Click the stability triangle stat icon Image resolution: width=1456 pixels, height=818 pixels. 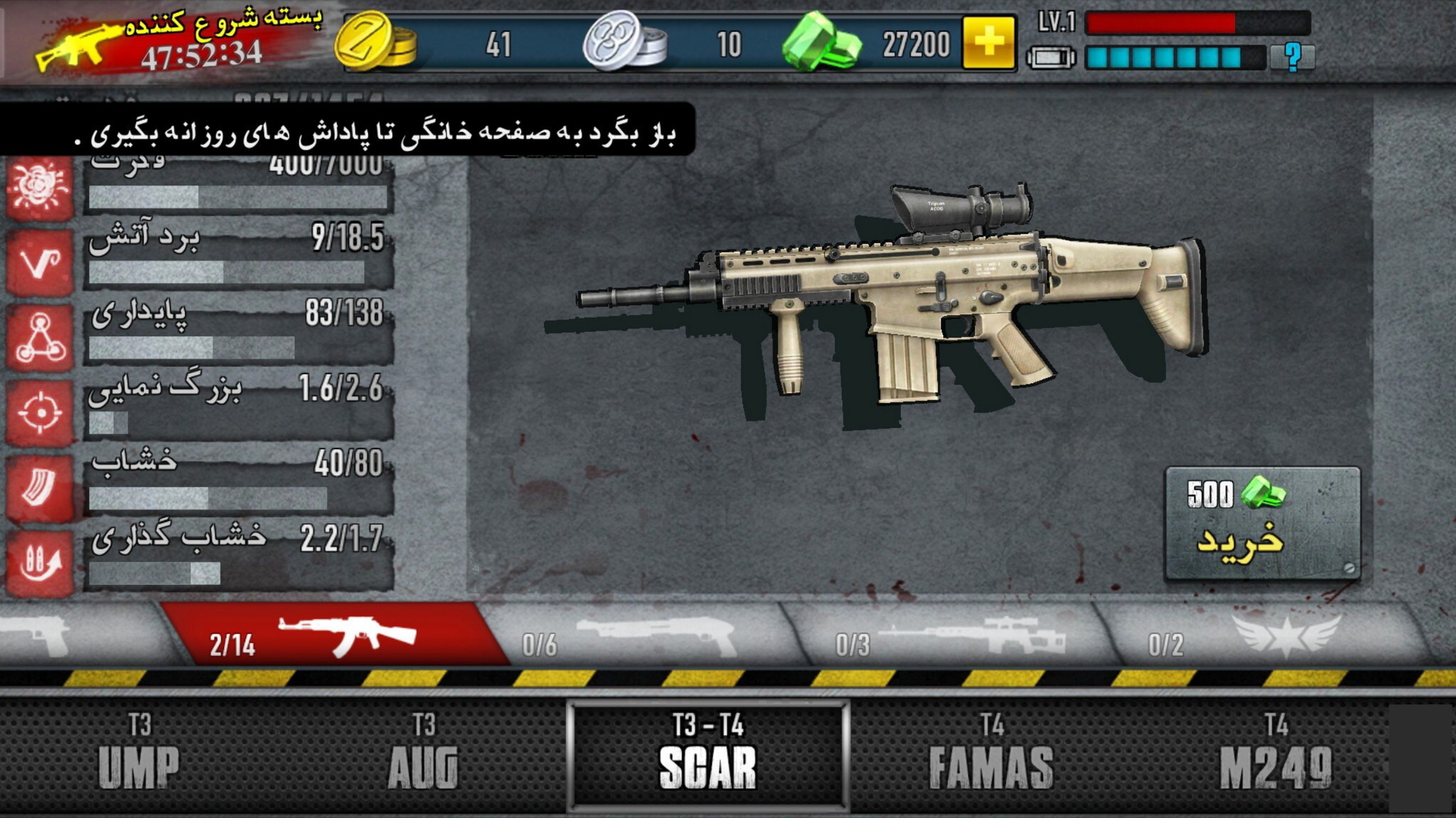click(40, 338)
